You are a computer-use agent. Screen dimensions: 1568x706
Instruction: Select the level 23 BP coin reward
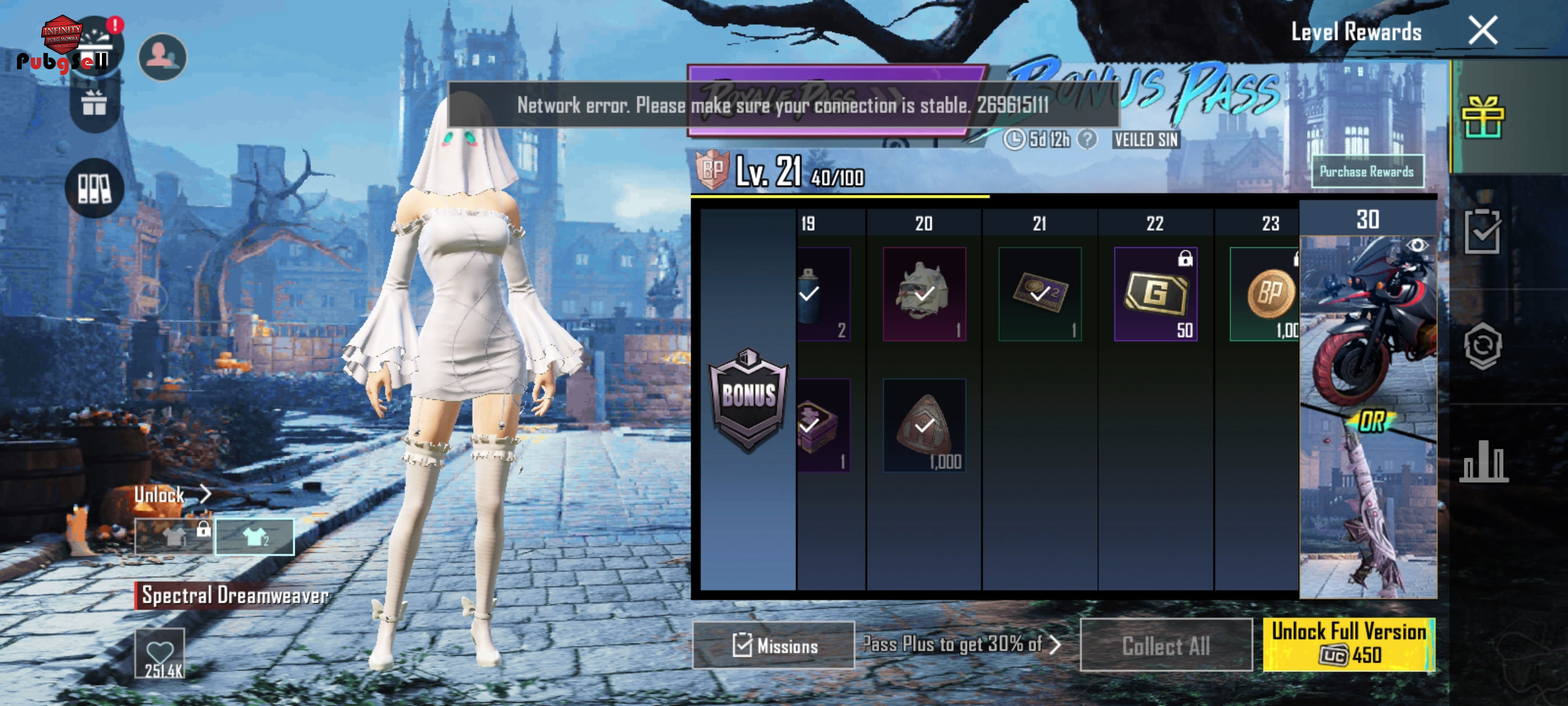(1267, 294)
